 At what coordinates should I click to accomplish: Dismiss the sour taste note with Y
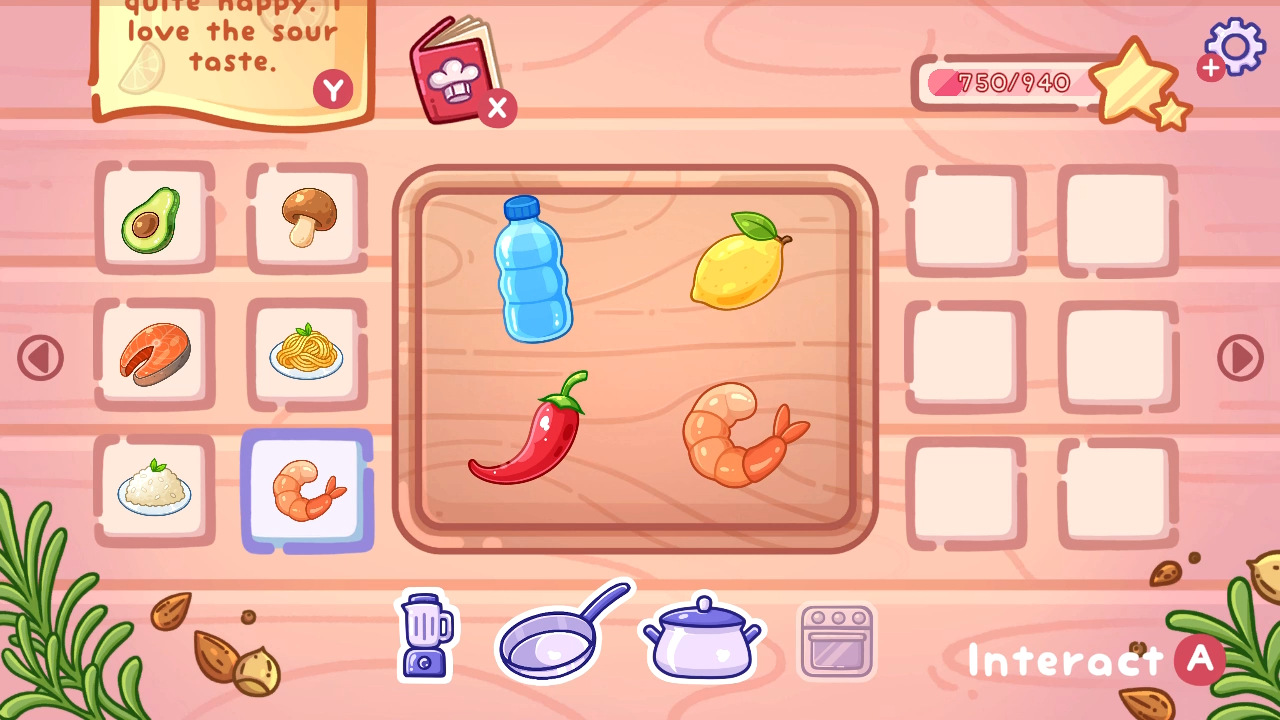[x=333, y=88]
